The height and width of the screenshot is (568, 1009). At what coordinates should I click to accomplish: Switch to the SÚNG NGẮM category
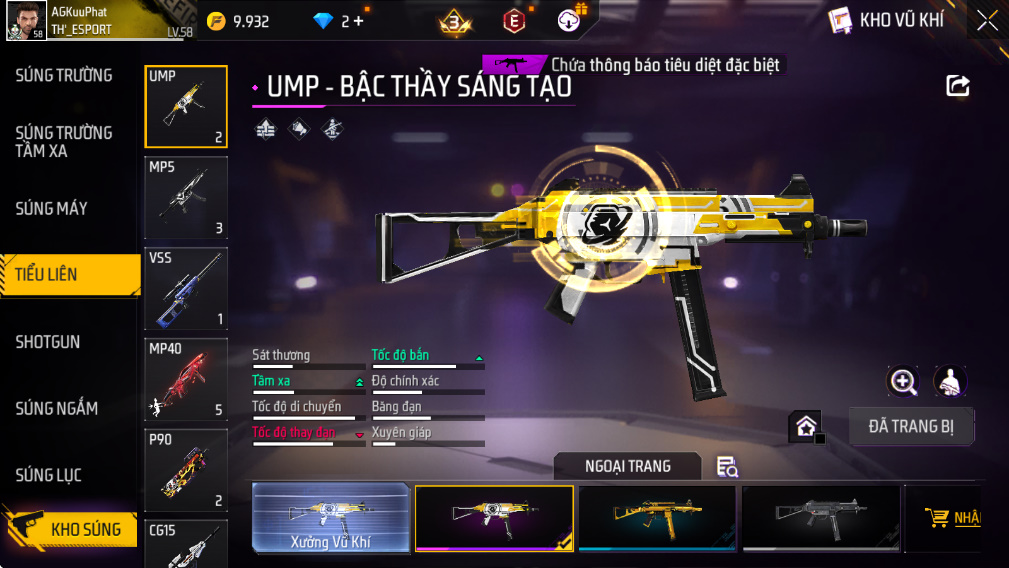pos(56,409)
